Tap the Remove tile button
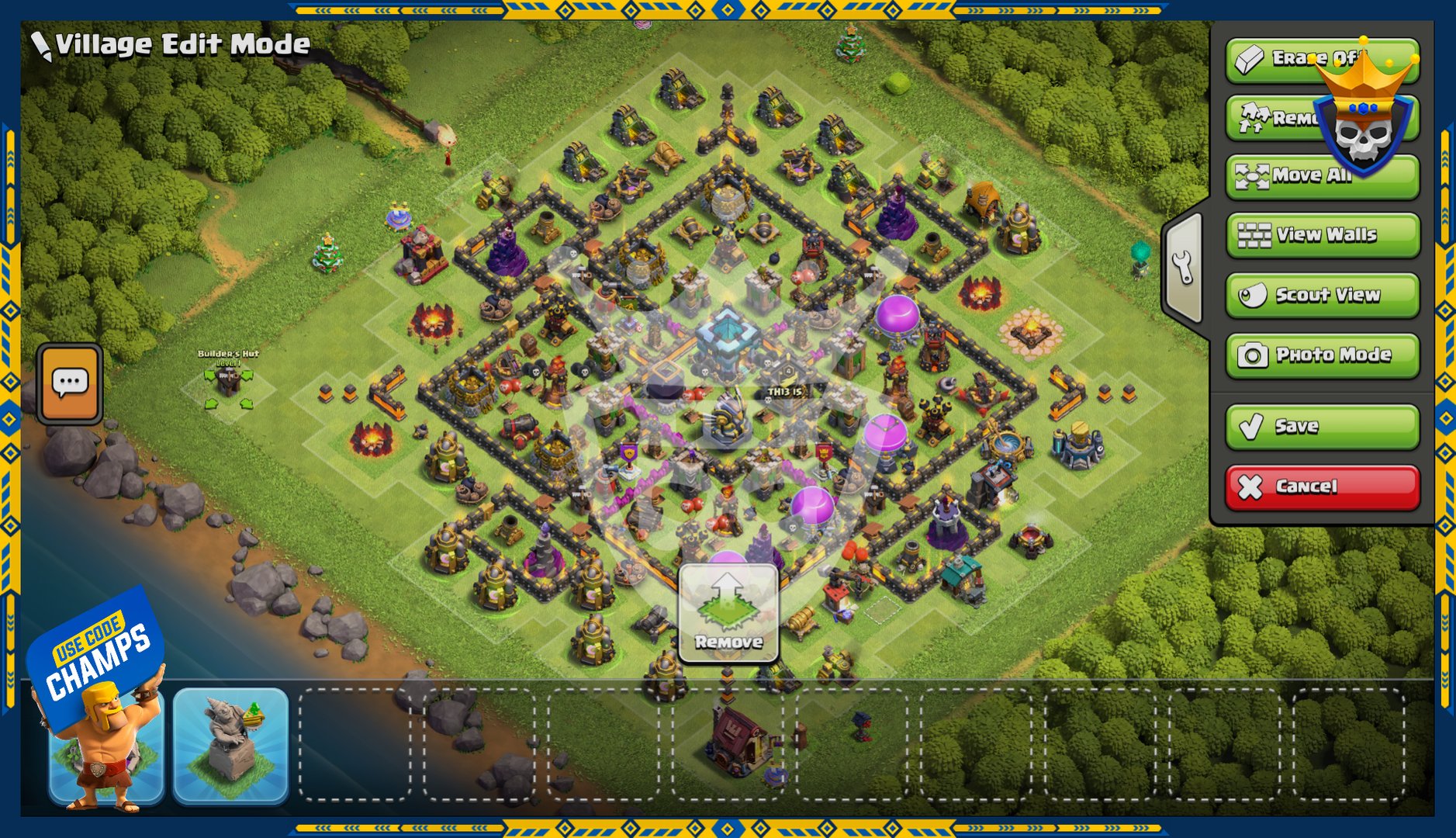 pos(728,613)
